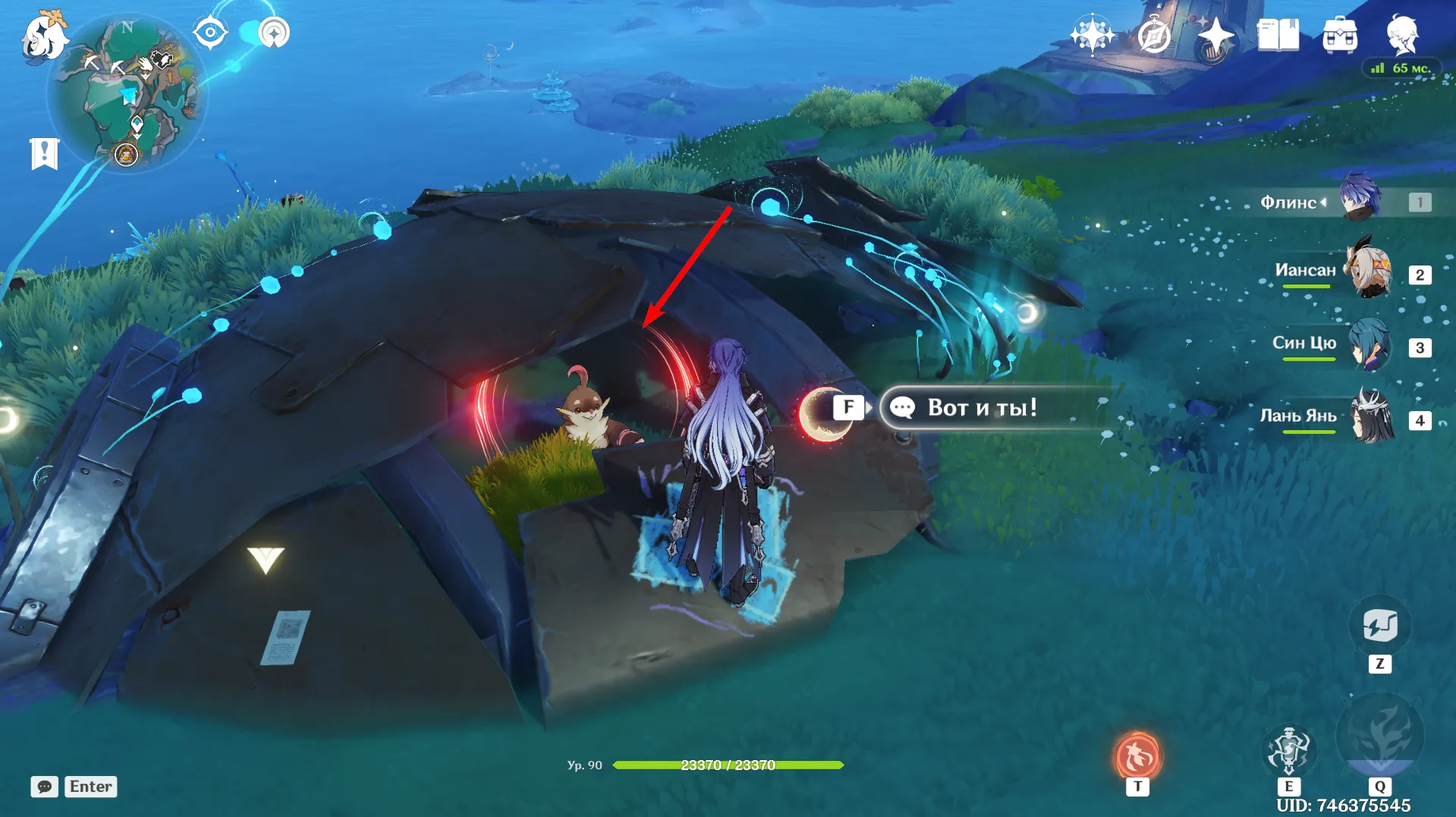Select the active character Флинс
Viewport: 1456px width, 817px height.
click(1360, 199)
